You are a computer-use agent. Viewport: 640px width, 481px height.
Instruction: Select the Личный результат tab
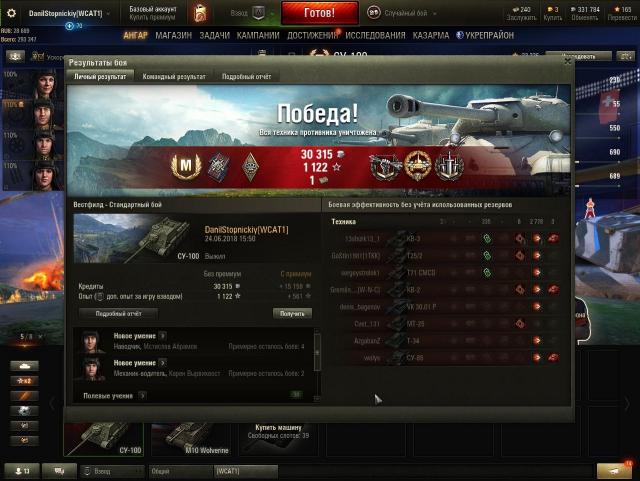[99, 76]
